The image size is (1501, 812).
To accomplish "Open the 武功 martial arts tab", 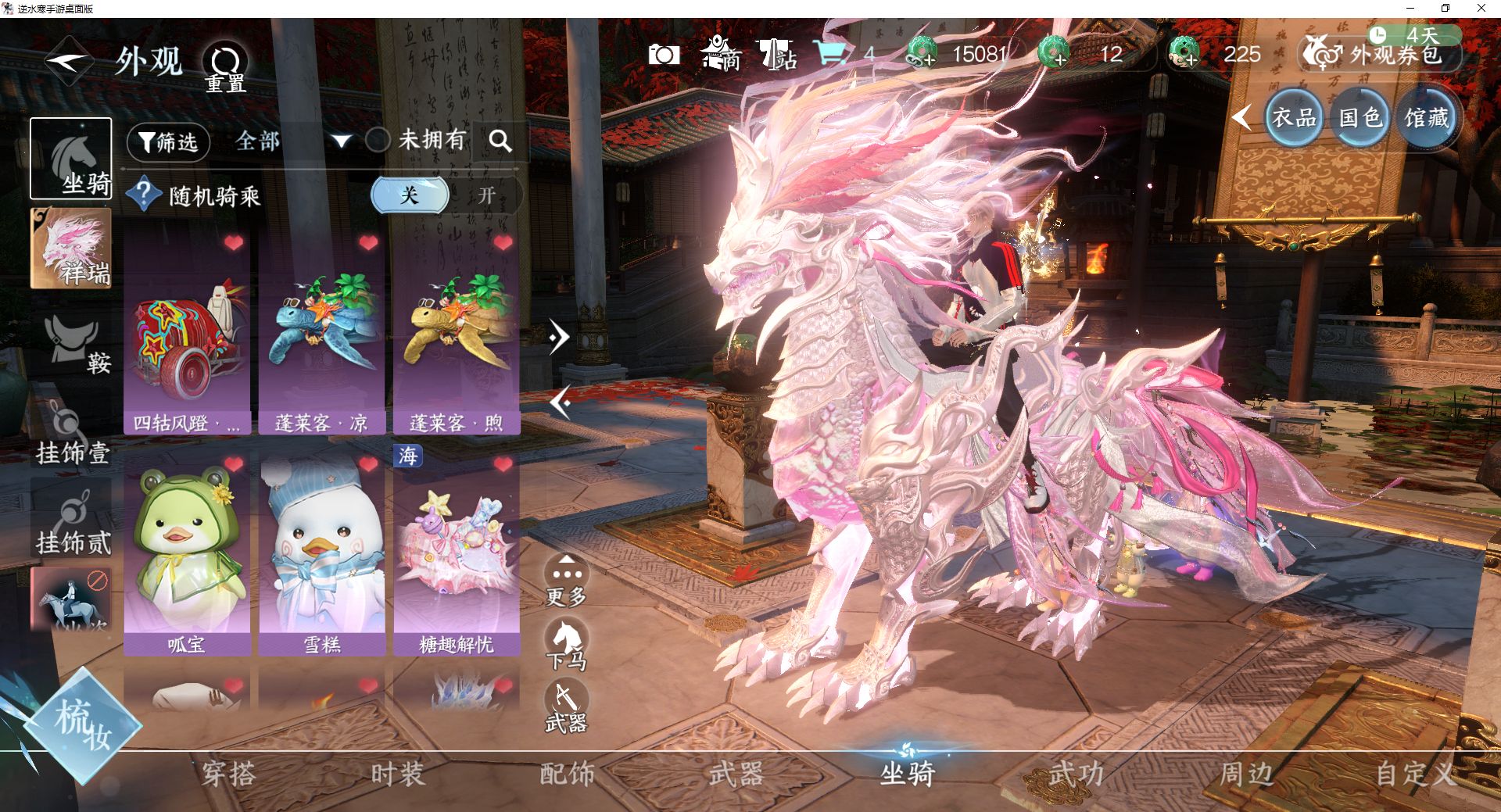I will click(x=1076, y=774).
